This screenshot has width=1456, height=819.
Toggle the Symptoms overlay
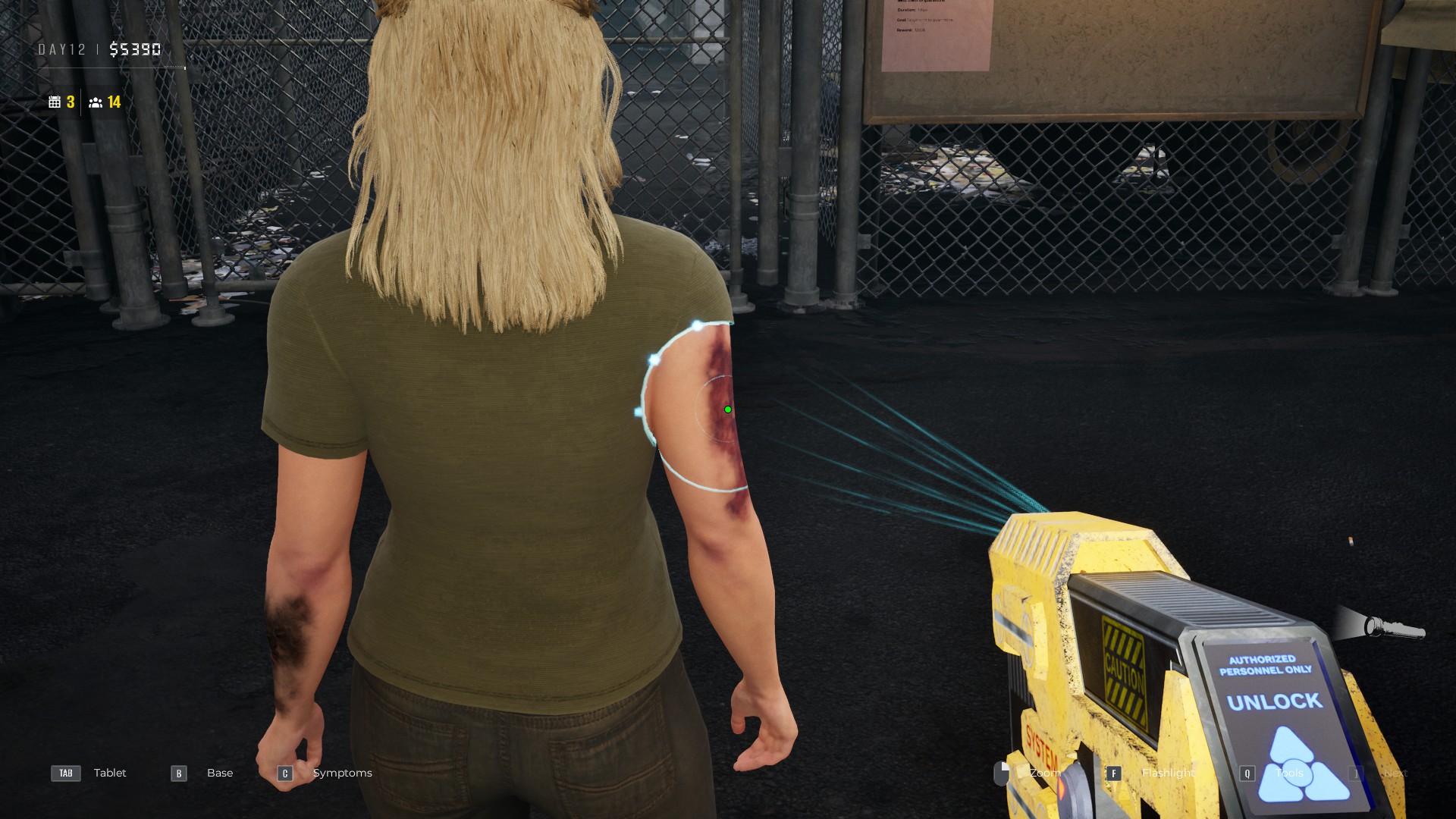pos(342,773)
